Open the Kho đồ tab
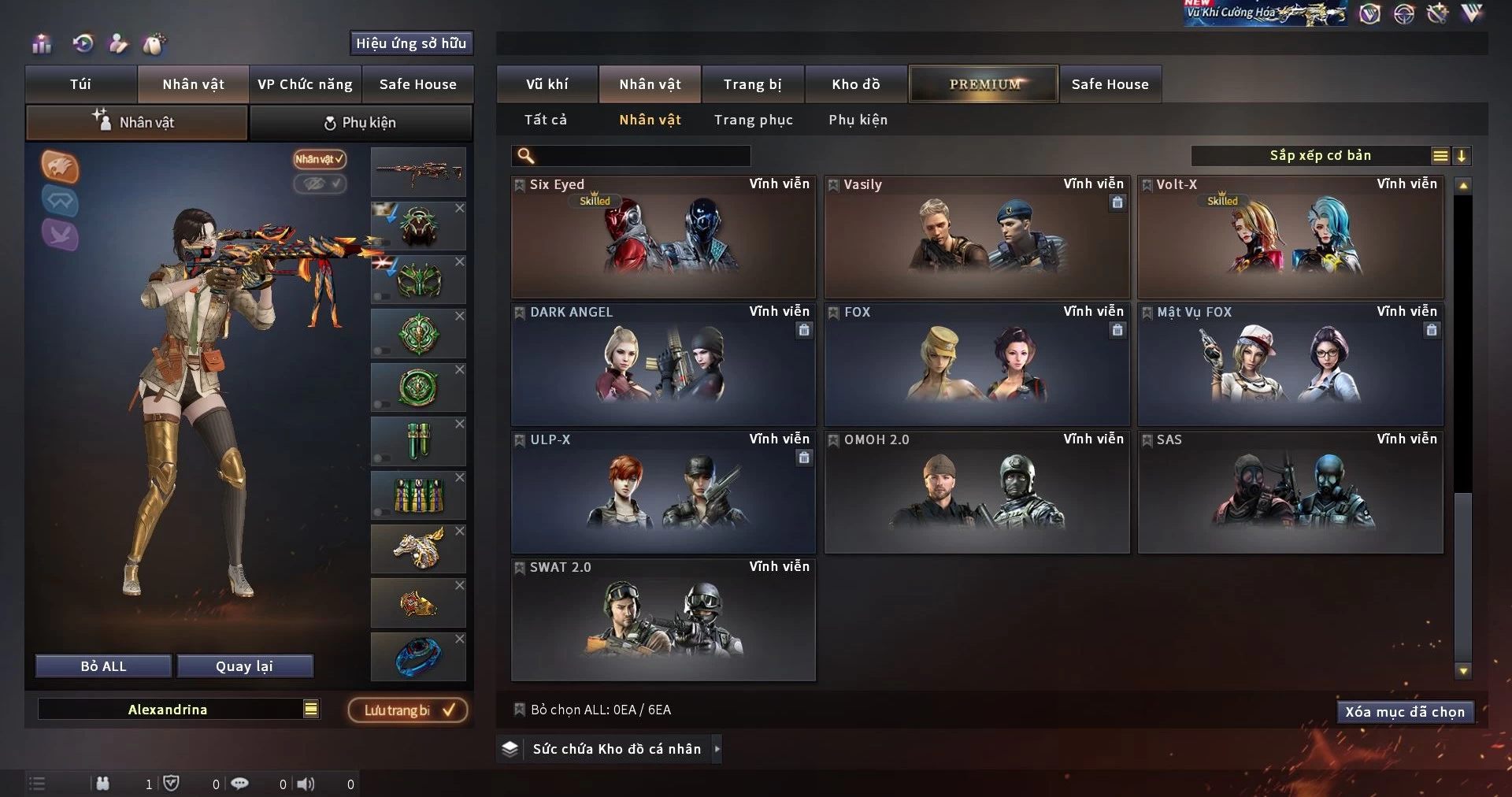The image size is (1512, 797). (x=855, y=84)
